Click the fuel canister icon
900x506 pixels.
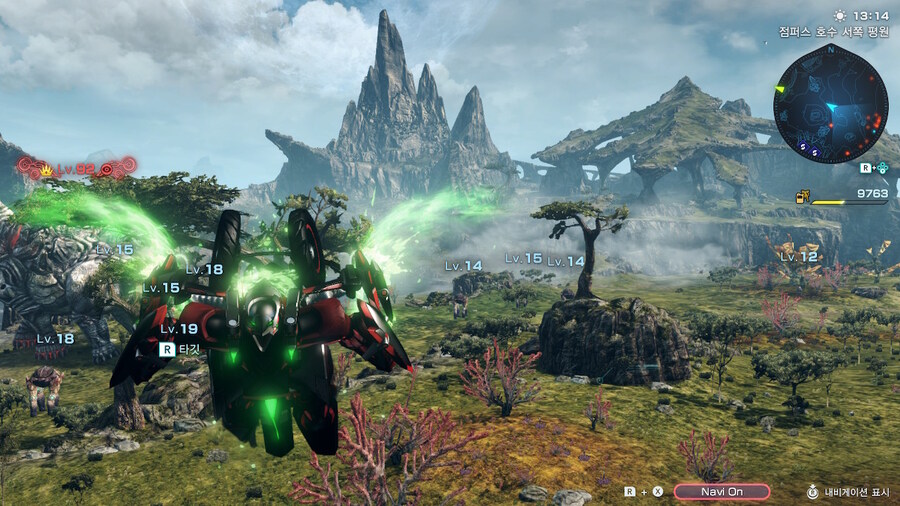point(802,196)
